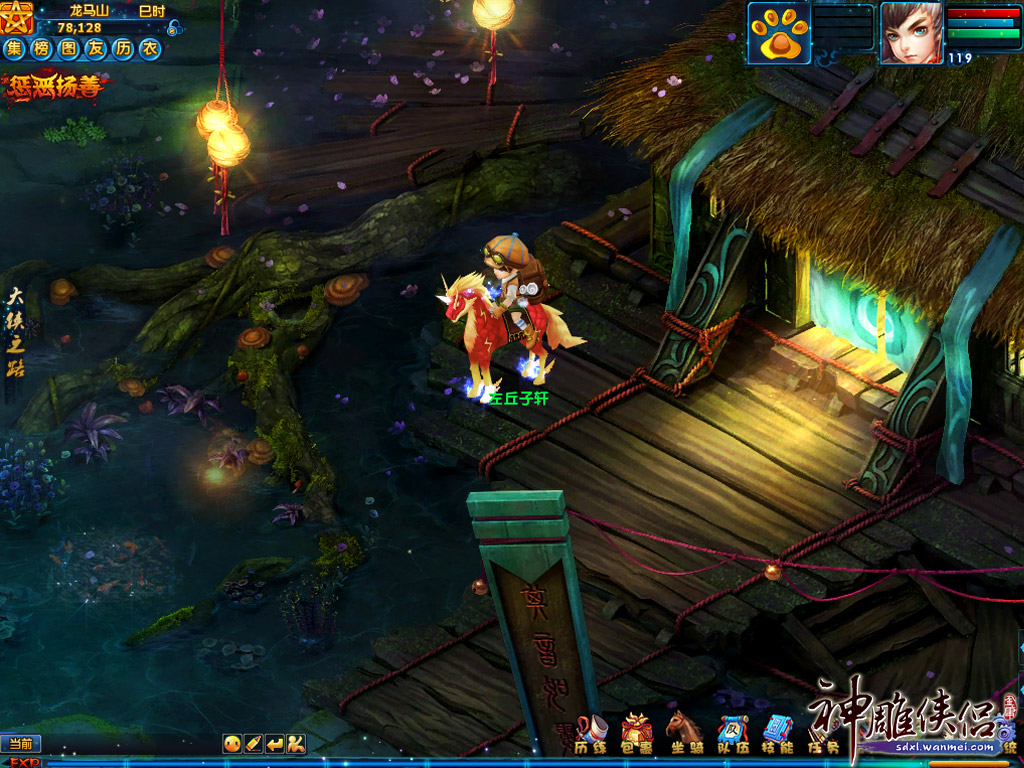The width and height of the screenshot is (1024, 768).
Task: Open the 榜 rankings button
Action: (42, 48)
